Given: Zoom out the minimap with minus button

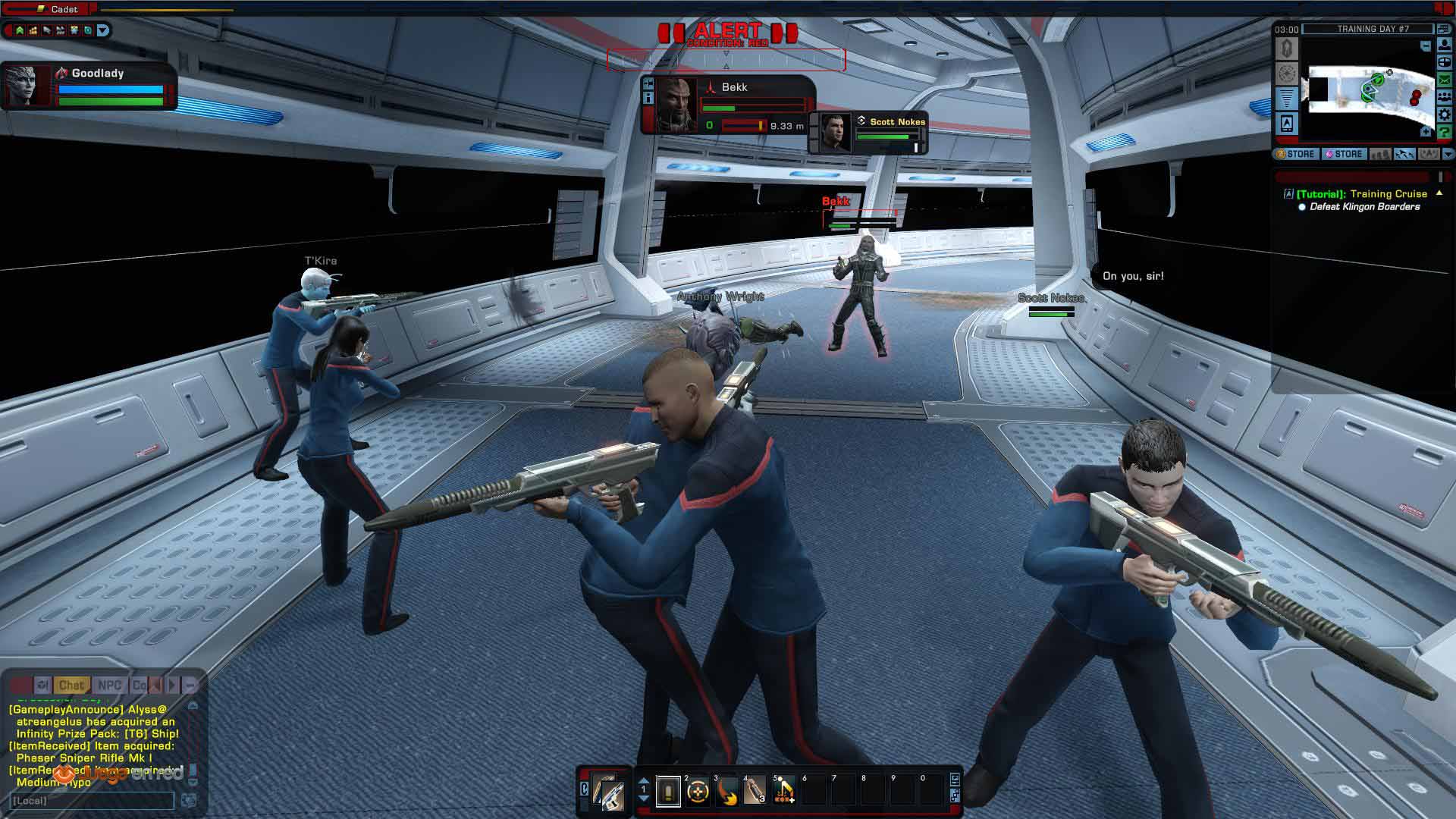Looking at the screenshot, I should click(1426, 46).
